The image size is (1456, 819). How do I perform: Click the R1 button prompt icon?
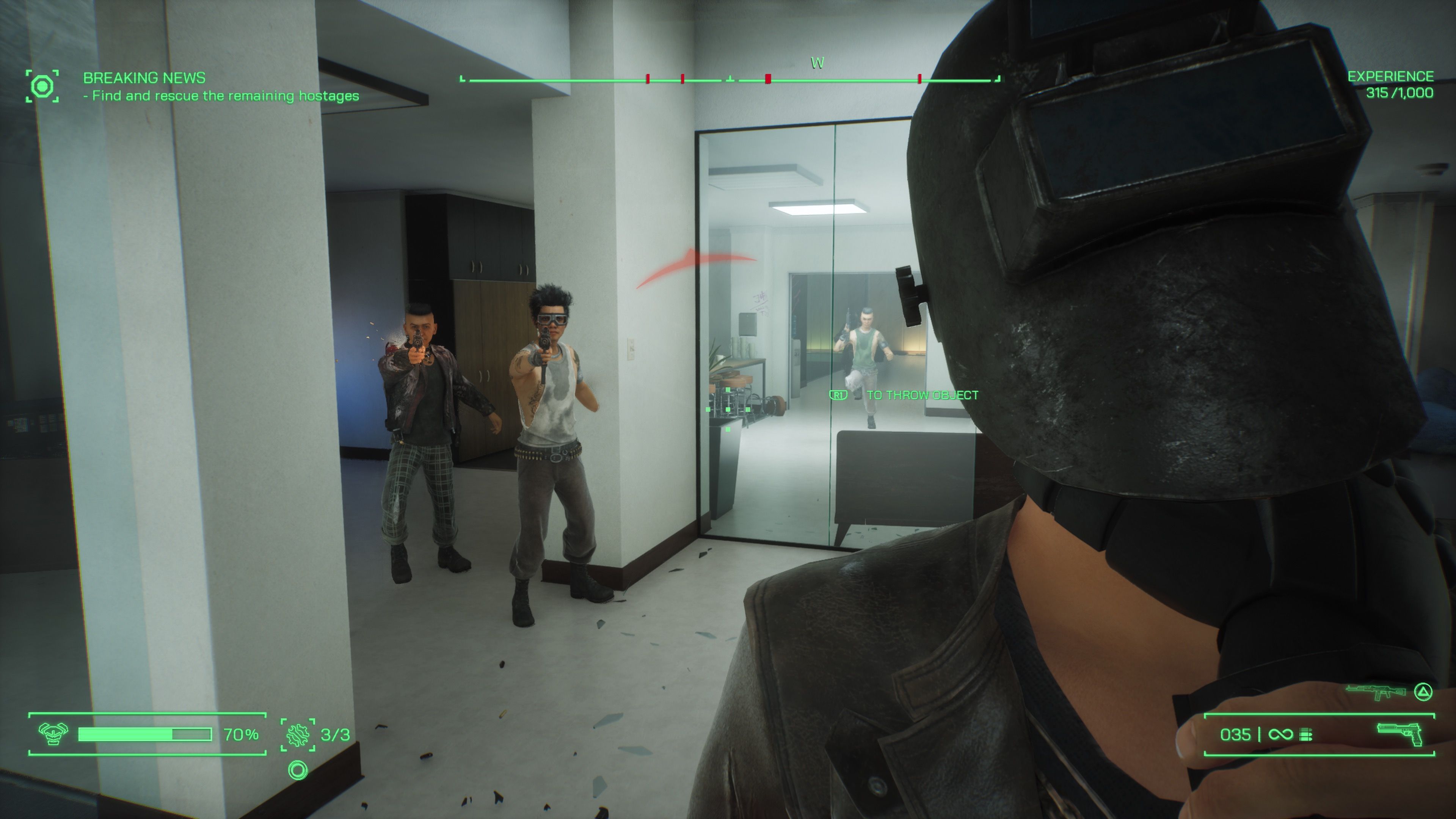(x=838, y=395)
